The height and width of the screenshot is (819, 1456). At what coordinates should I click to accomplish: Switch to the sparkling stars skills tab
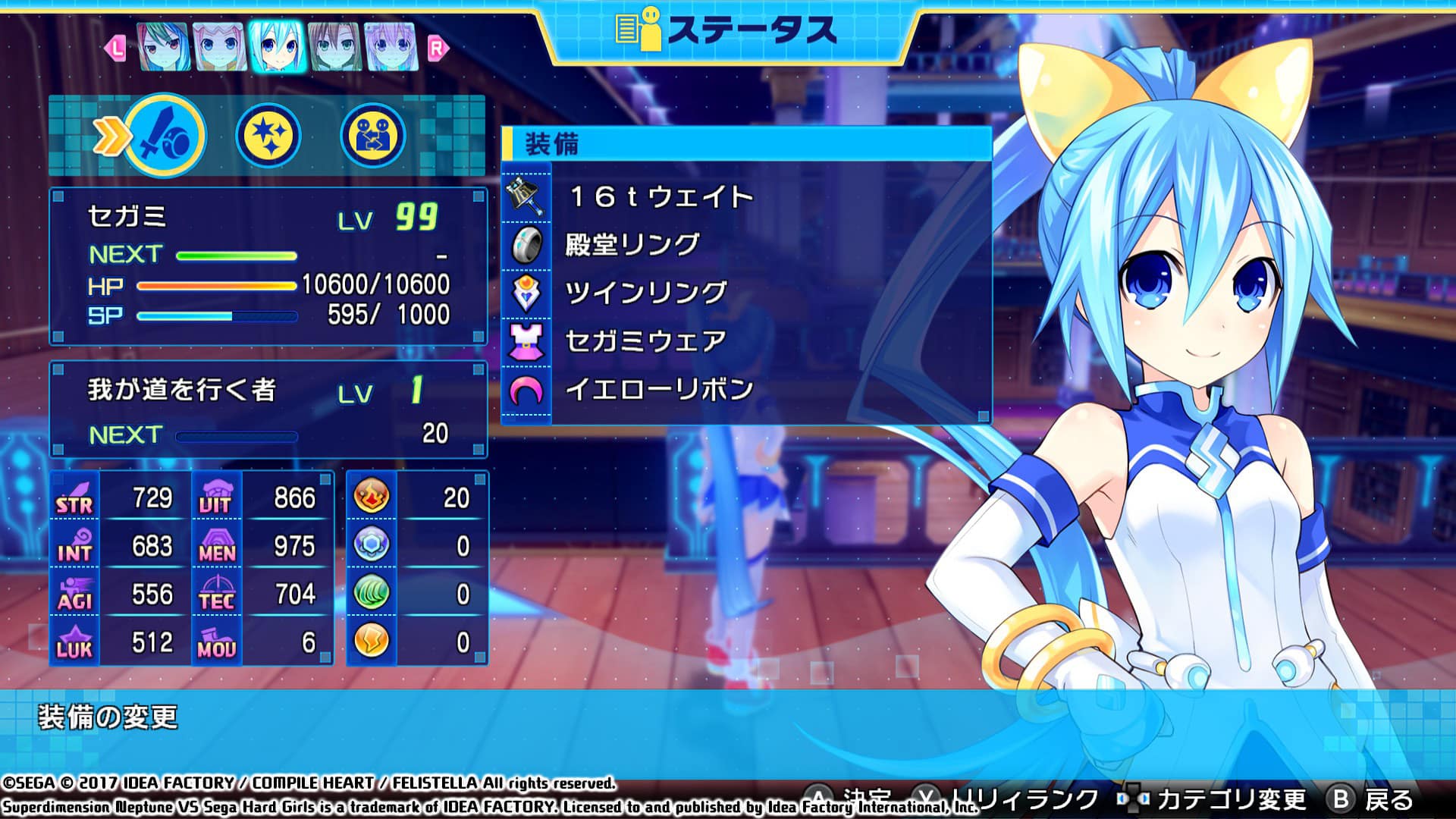(x=268, y=136)
